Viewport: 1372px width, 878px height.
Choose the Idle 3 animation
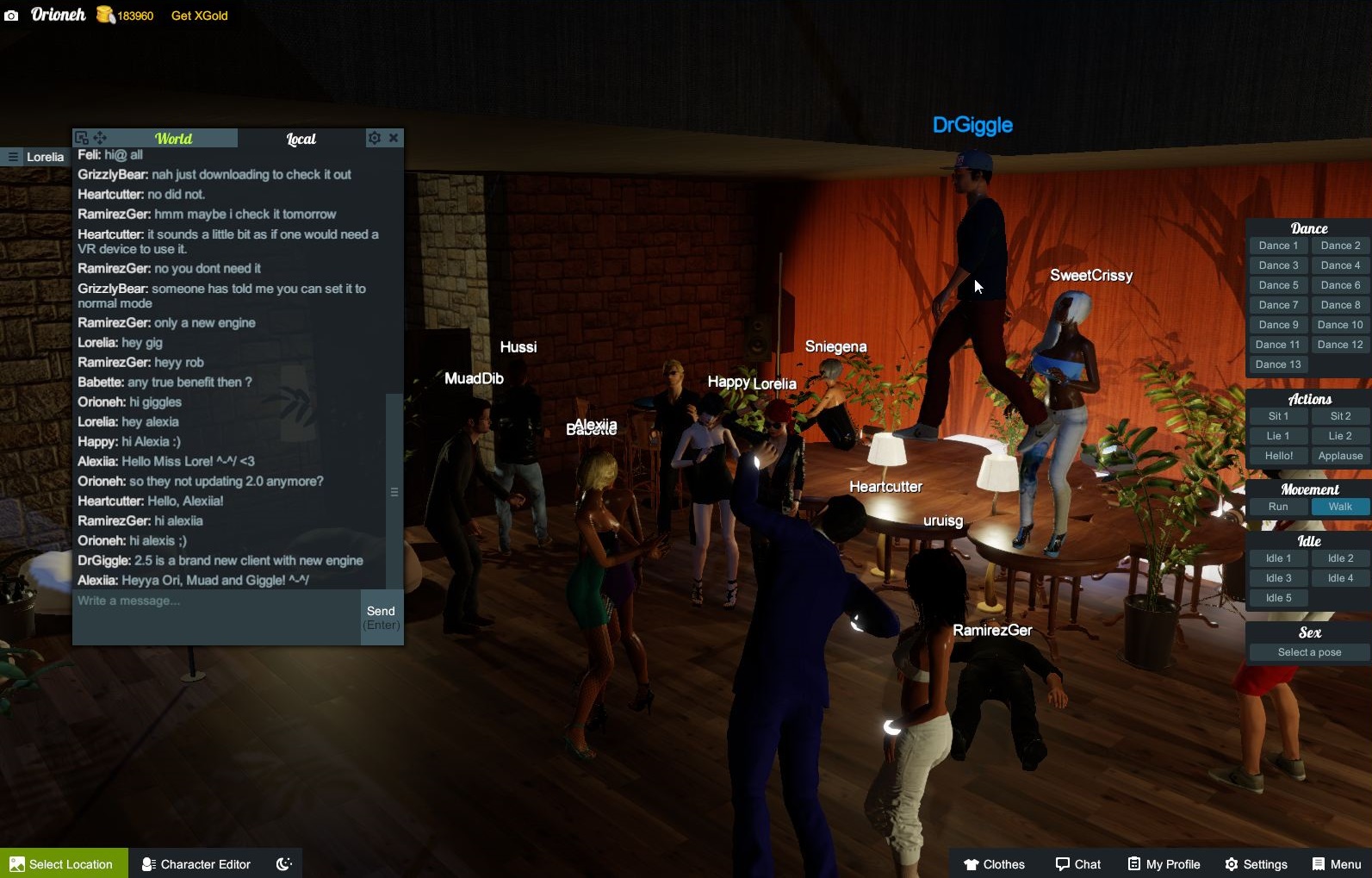pos(1278,578)
